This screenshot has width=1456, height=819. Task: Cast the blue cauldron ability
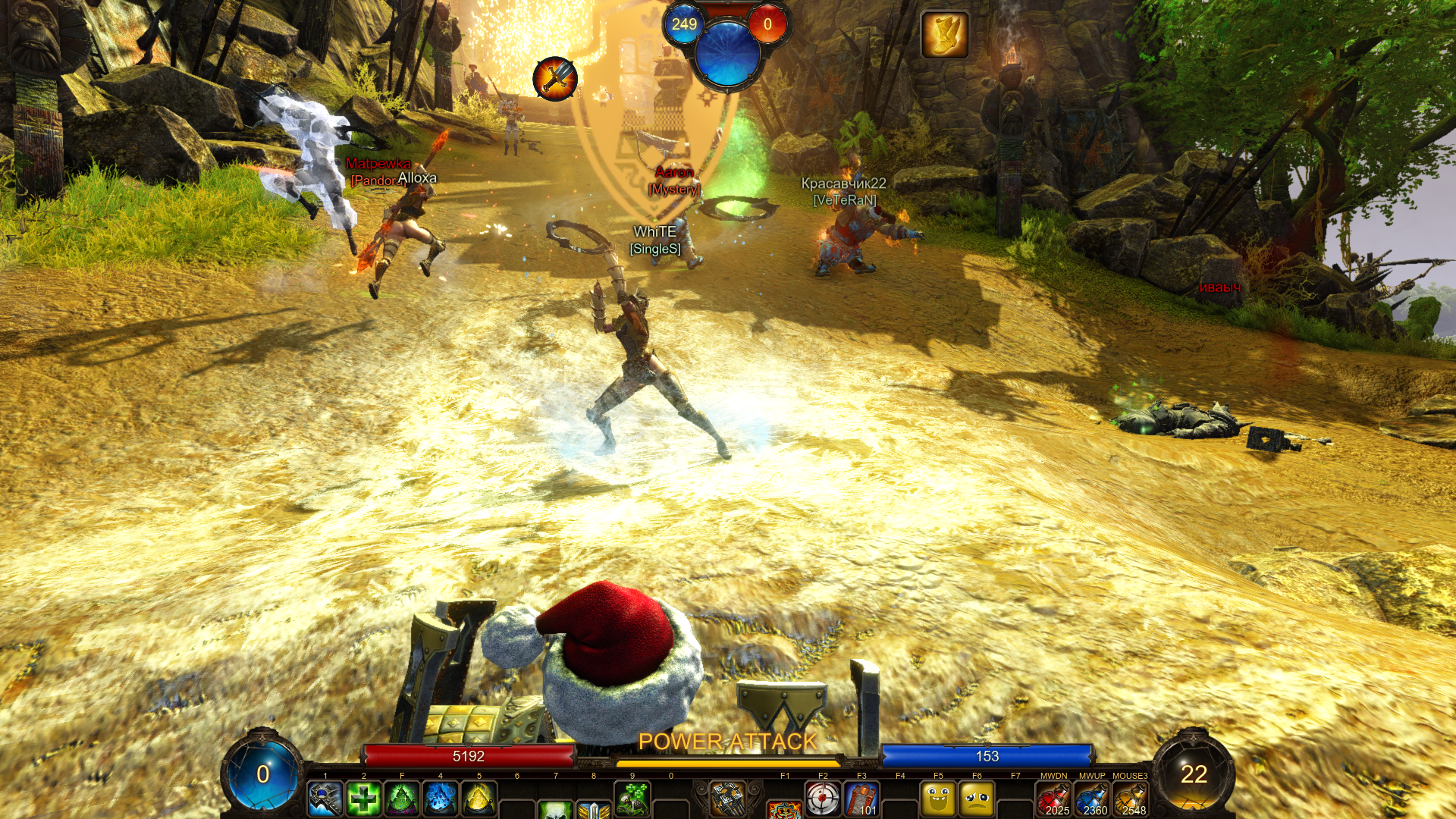point(441,799)
